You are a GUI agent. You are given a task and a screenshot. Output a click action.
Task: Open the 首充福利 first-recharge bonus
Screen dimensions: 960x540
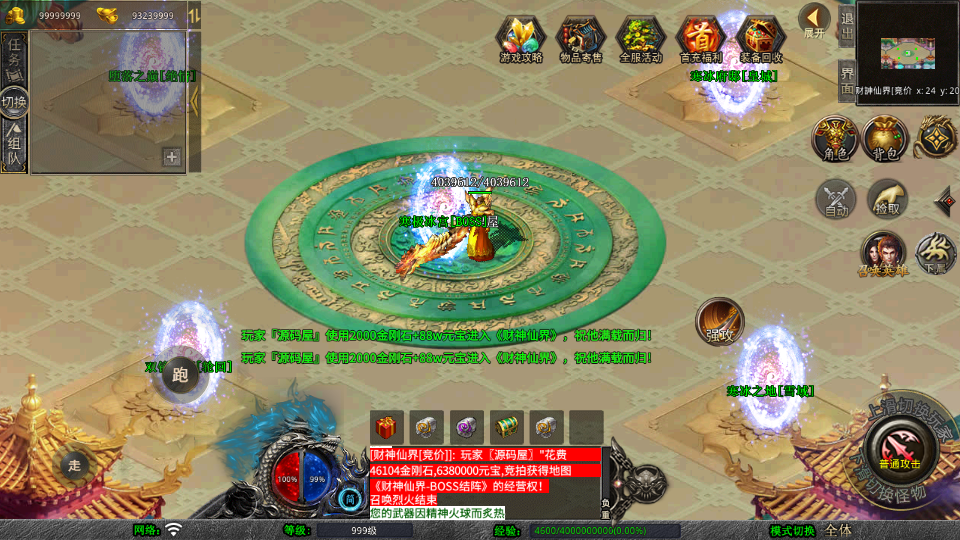[701, 38]
